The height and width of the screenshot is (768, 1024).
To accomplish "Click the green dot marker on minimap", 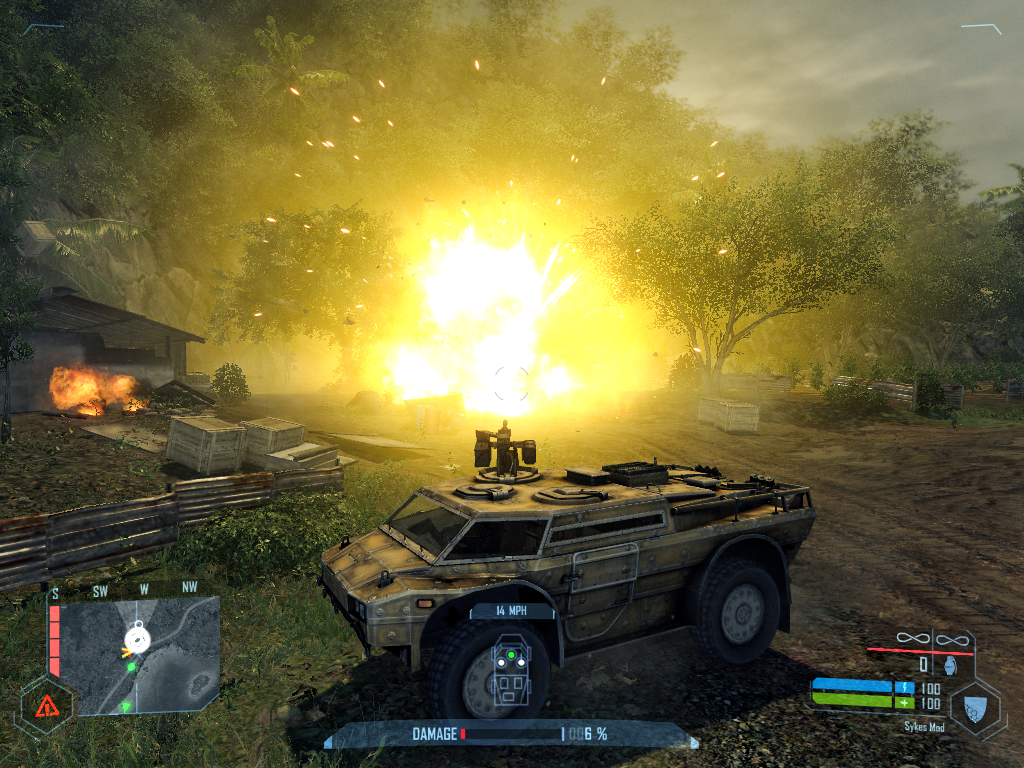I will (132, 667).
